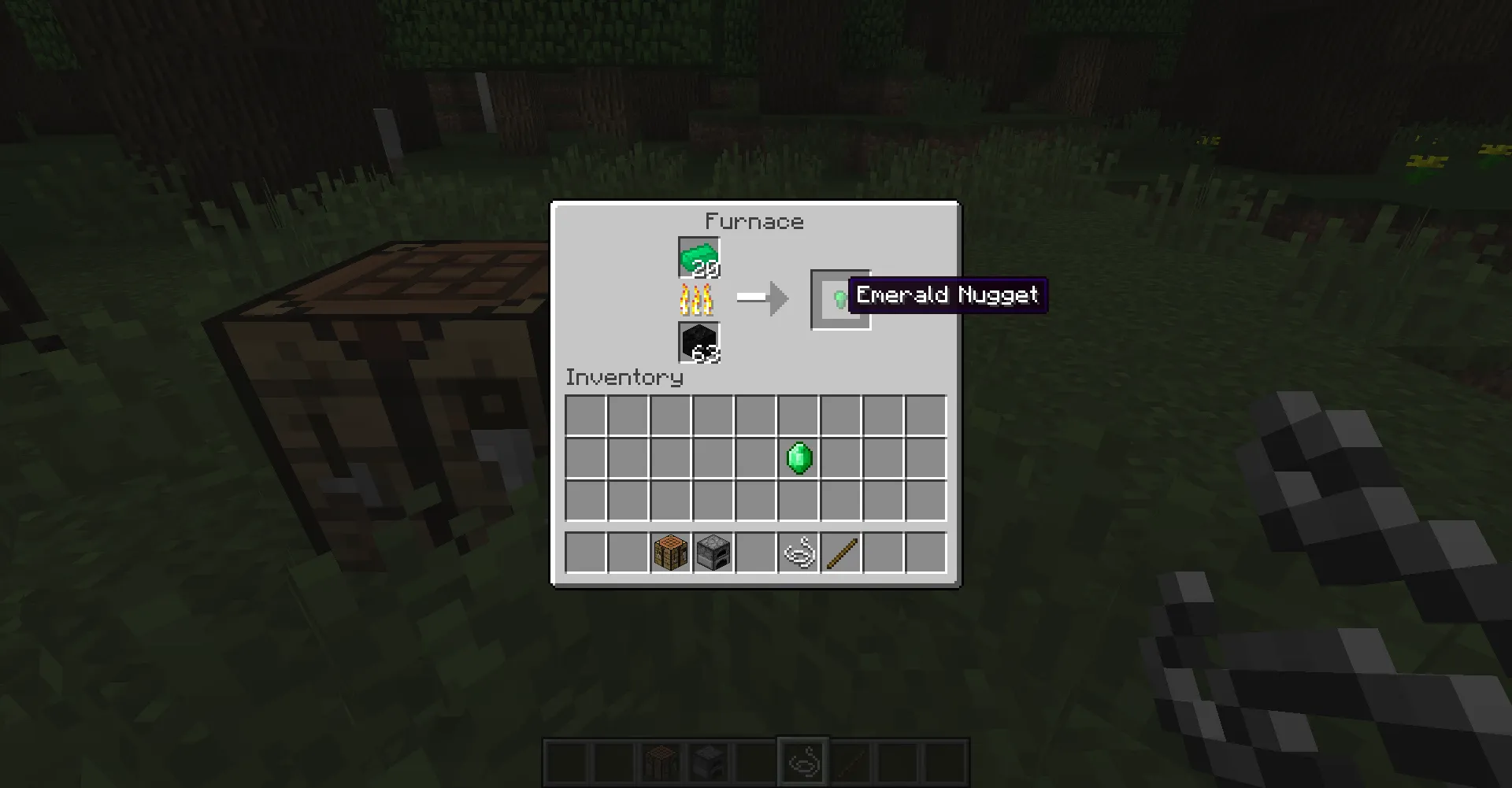Click the smelting progress arrow

click(762, 298)
